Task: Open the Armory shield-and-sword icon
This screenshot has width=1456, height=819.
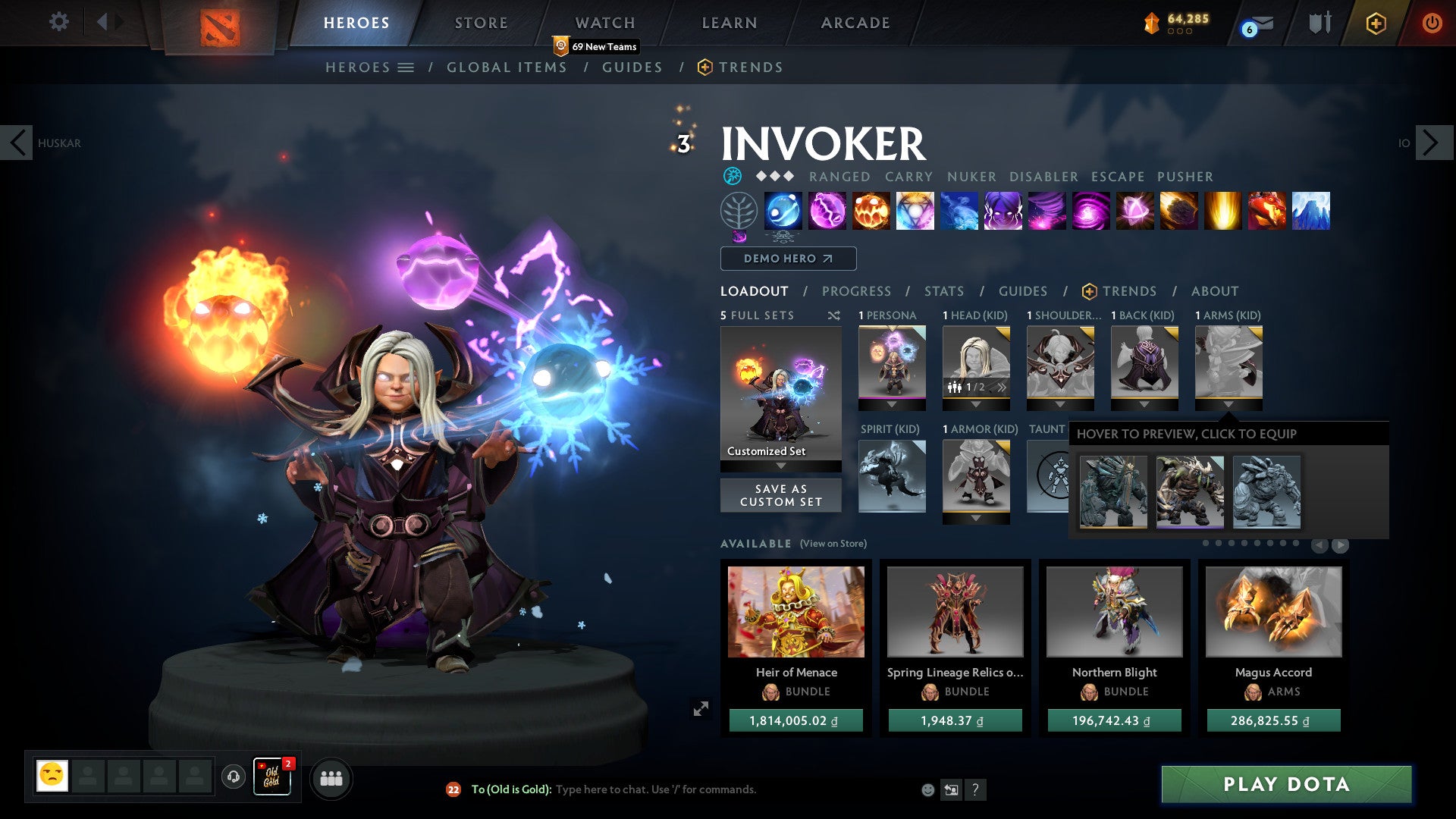Action: [1319, 23]
